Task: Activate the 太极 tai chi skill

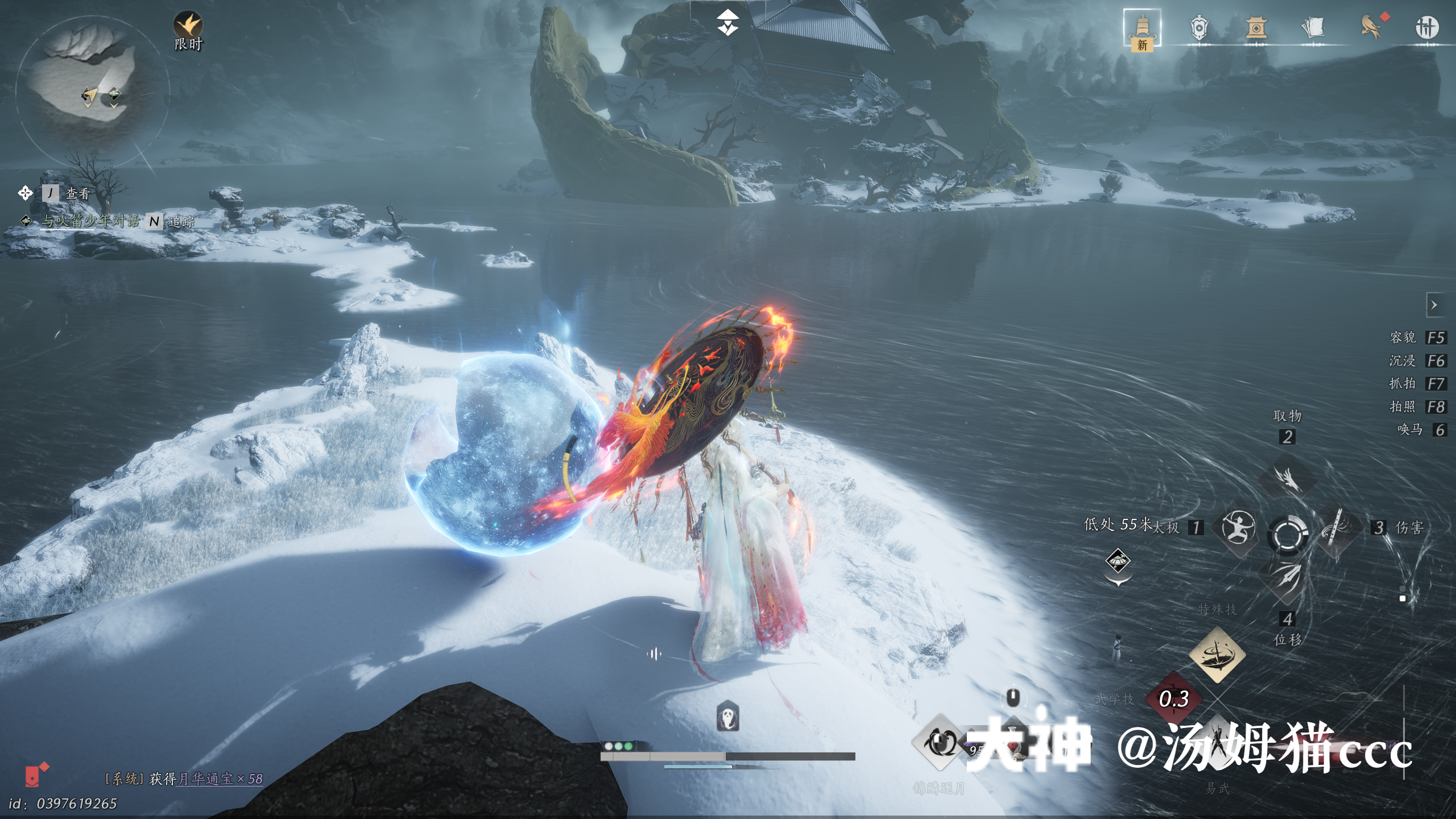Action: tap(1239, 527)
